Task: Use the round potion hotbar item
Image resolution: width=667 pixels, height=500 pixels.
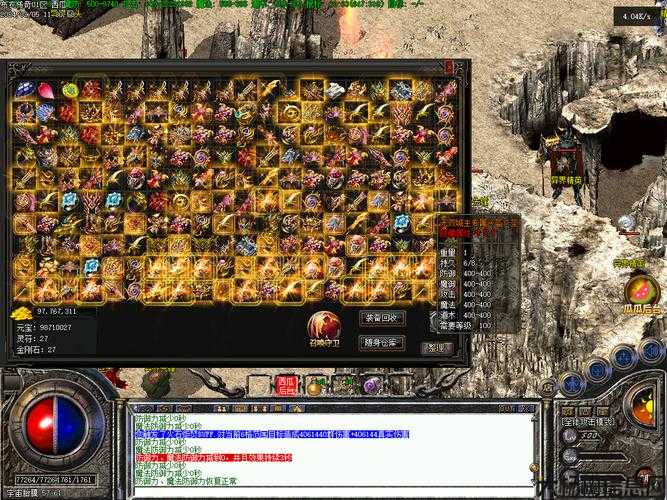Action: pyautogui.click(x=314, y=385)
